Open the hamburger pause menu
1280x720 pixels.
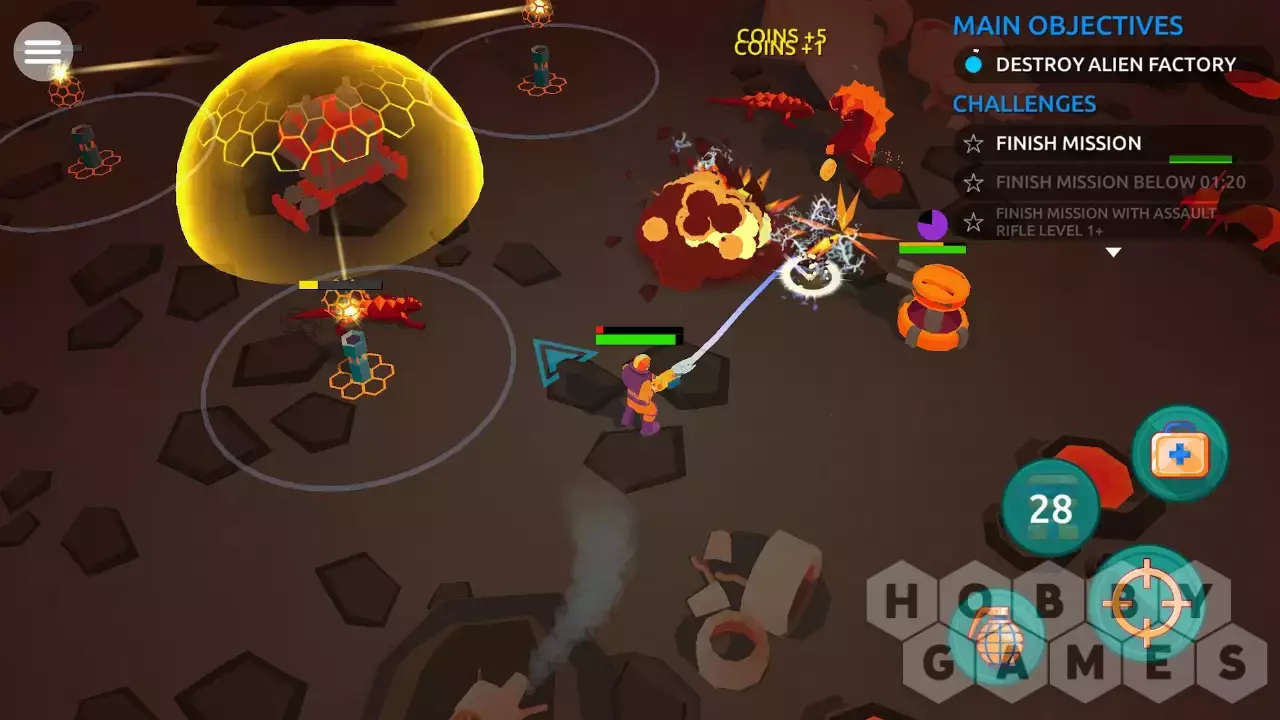click(x=43, y=51)
